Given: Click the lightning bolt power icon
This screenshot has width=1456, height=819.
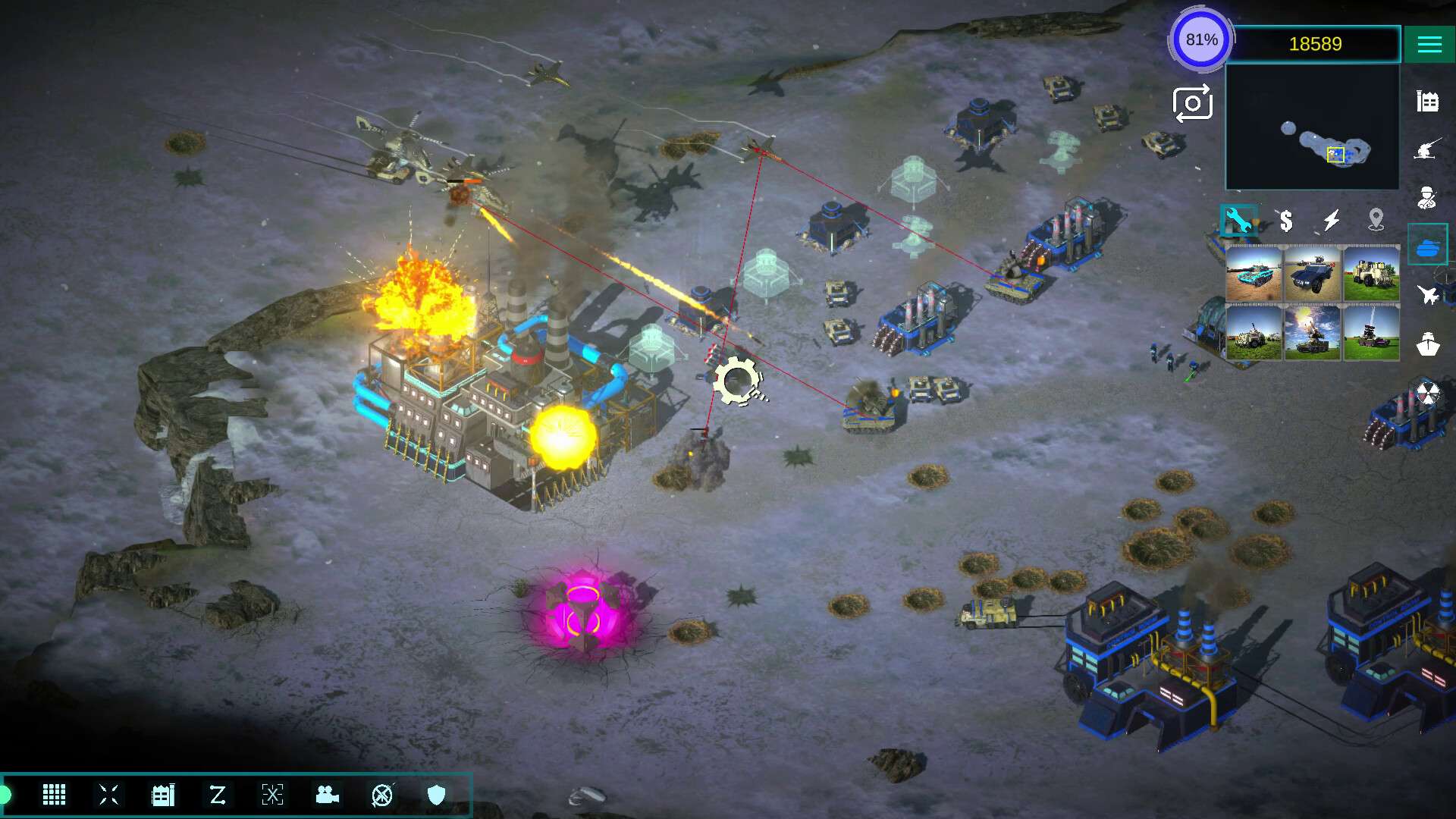Looking at the screenshot, I should click(1331, 221).
